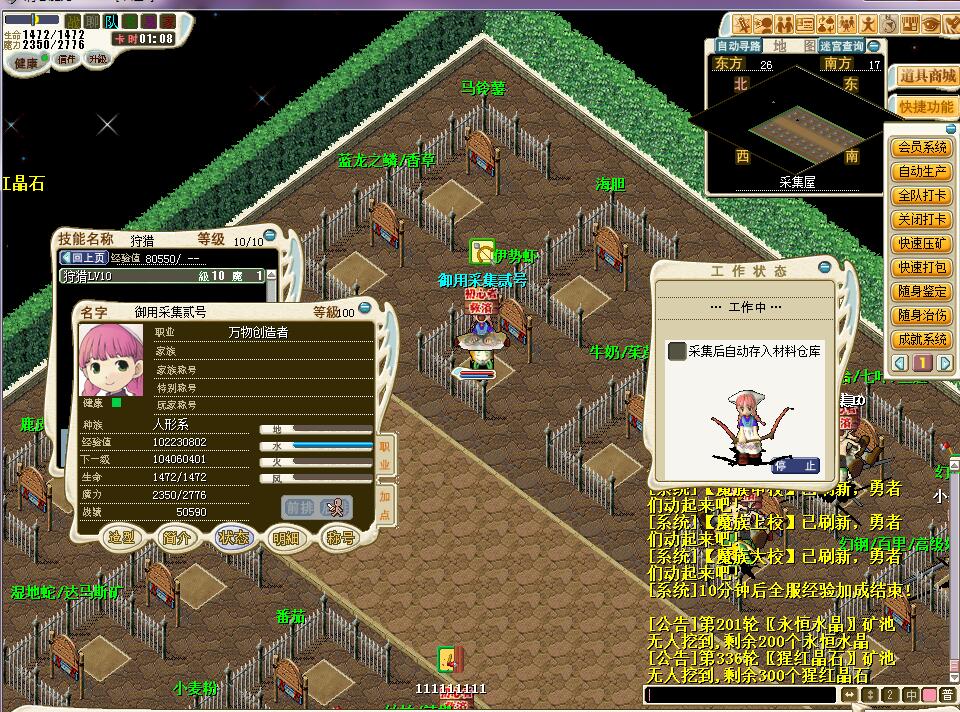Show the 明细 details tab
The image size is (960, 712).
tap(286, 538)
